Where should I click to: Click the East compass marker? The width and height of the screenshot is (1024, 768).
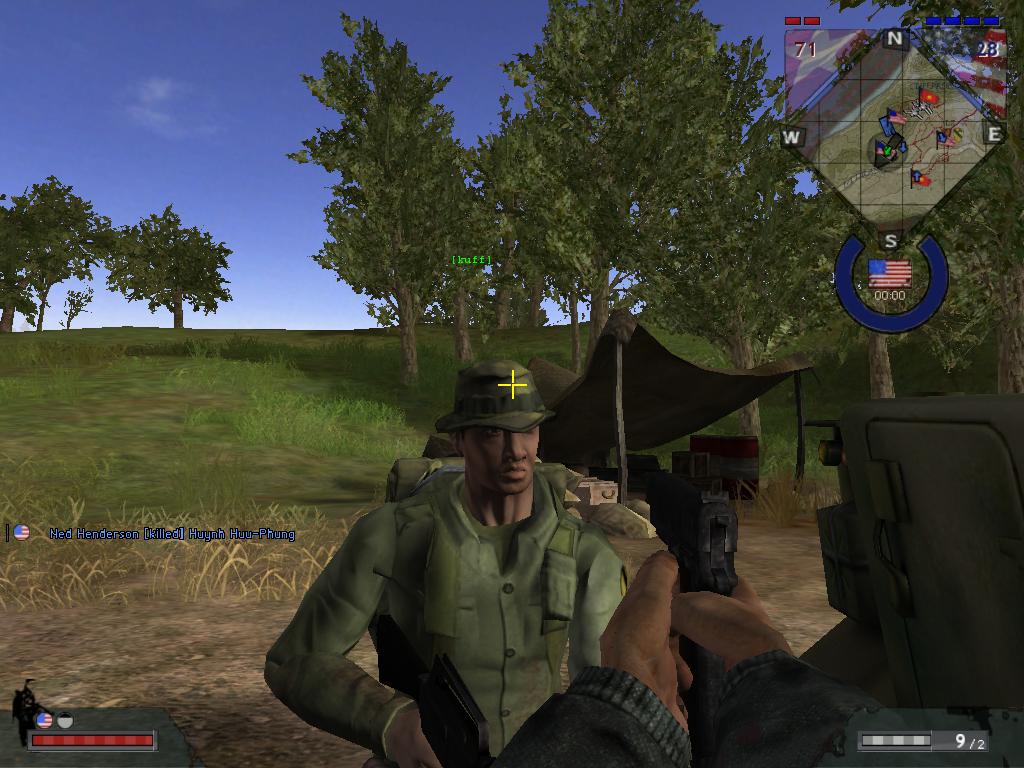pos(993,134)
